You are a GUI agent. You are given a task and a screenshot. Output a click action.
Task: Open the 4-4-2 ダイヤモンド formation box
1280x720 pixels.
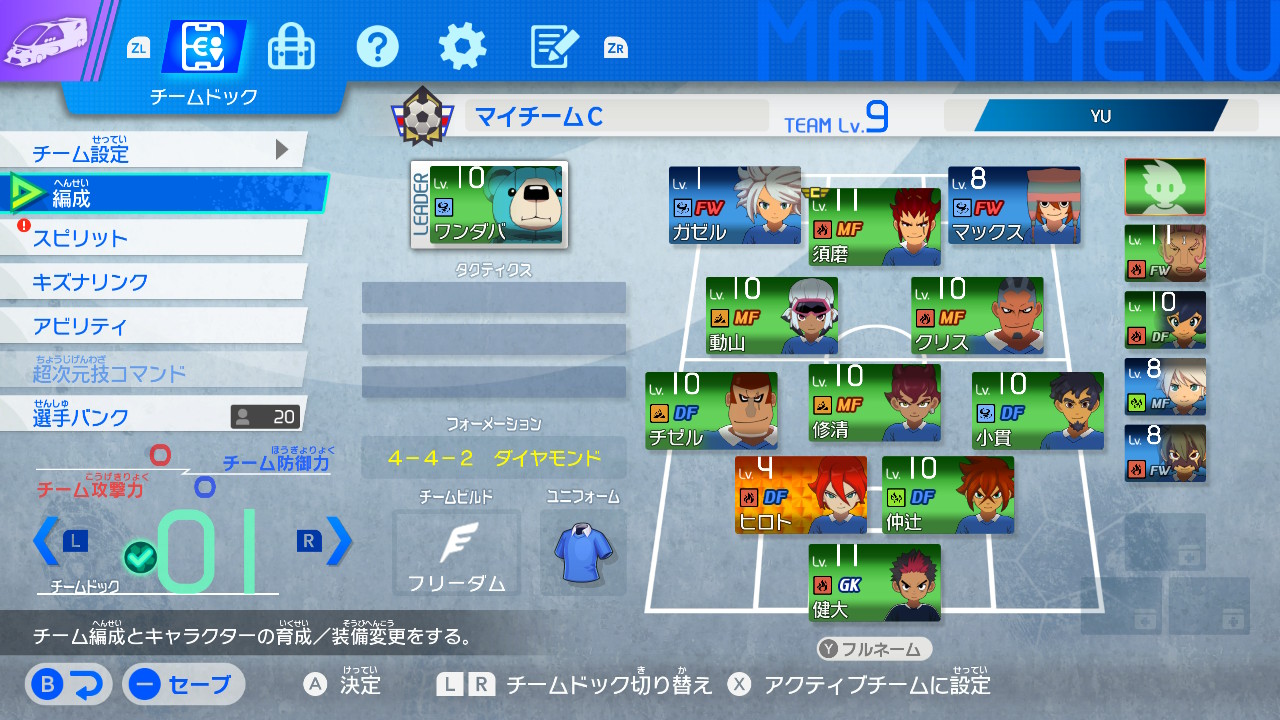pyautogui.click(x=494, y=458)
